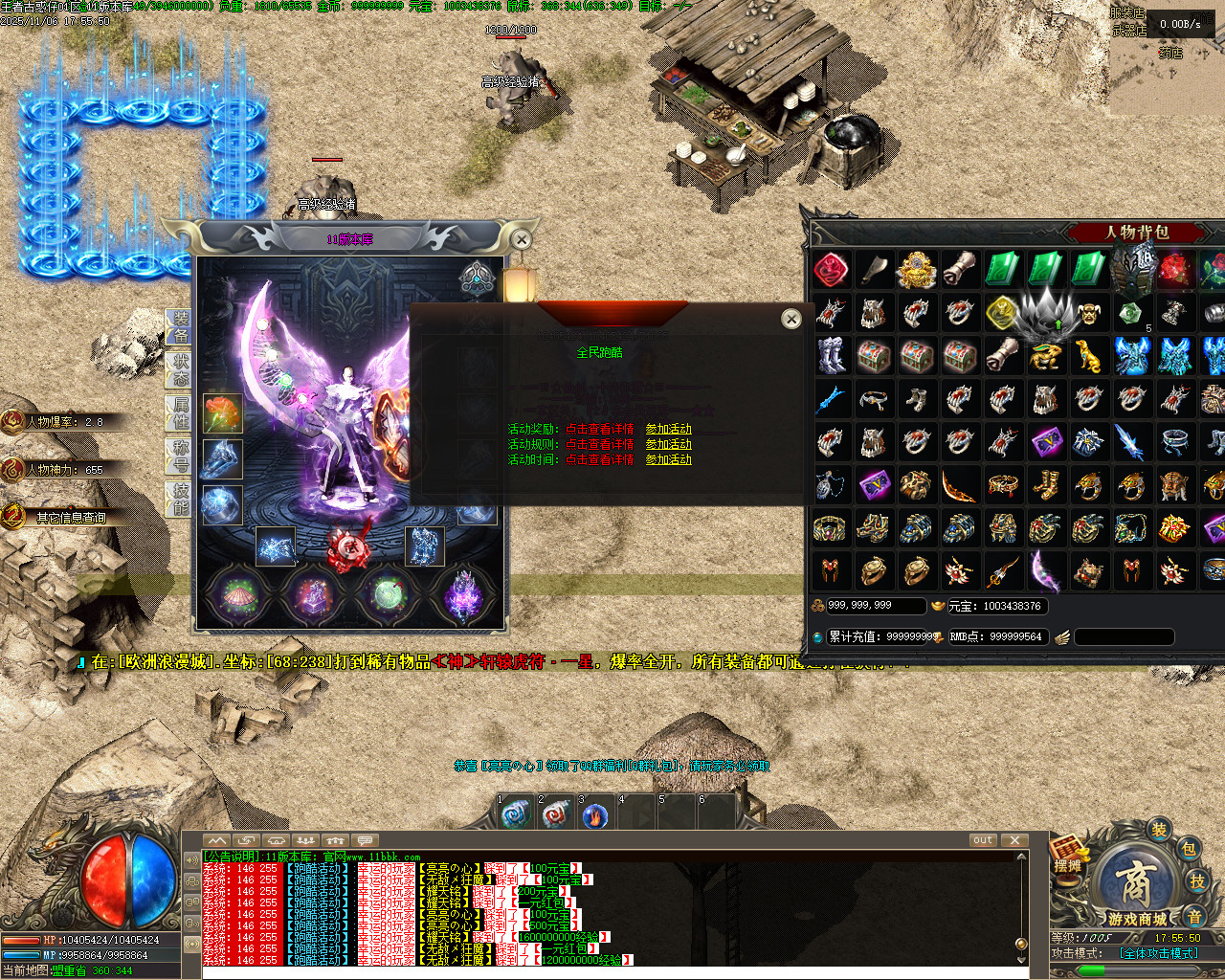Activate the fire skill in hotbar slot 3
The image size is (1225, 980).
point(595,815)
